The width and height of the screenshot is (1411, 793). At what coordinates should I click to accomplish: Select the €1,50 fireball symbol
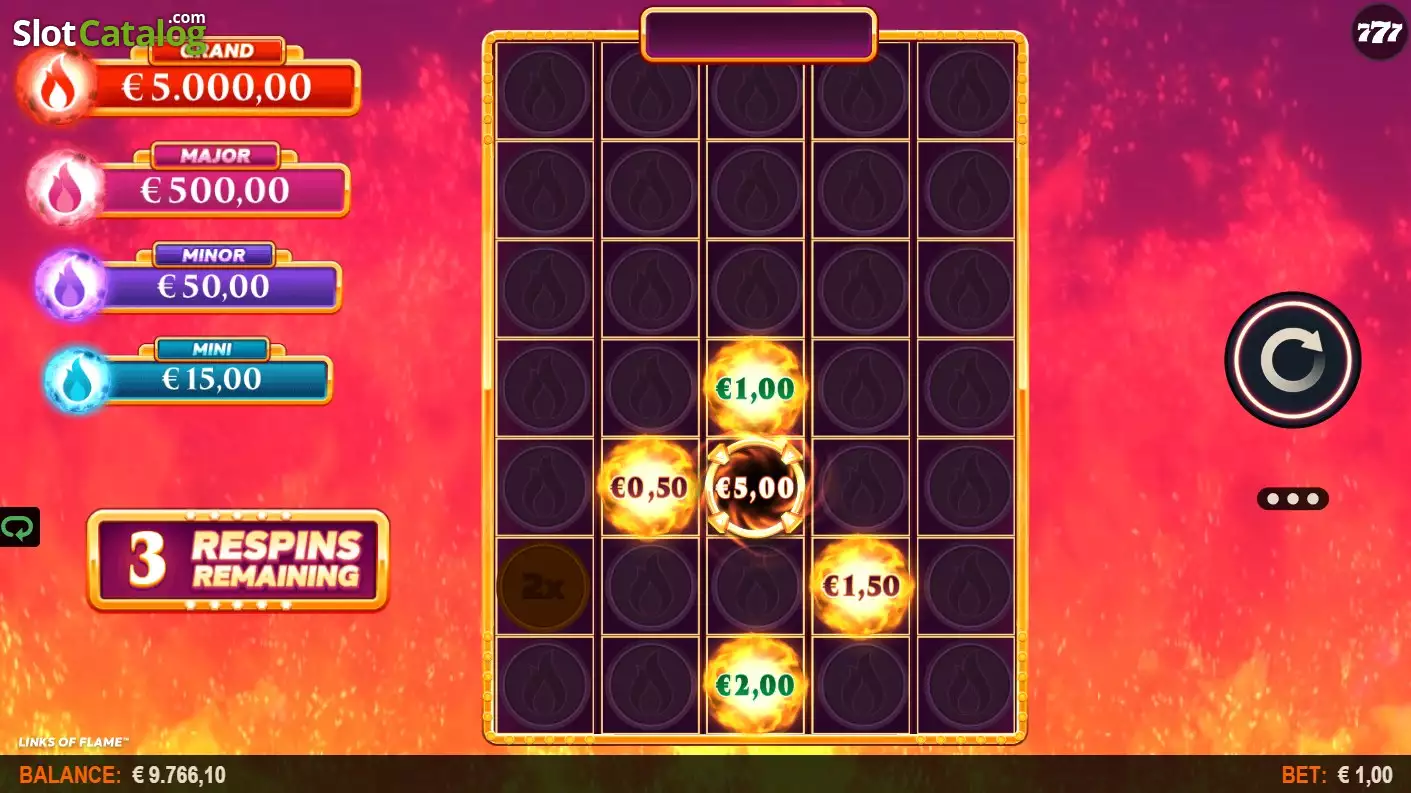[861, 586]
